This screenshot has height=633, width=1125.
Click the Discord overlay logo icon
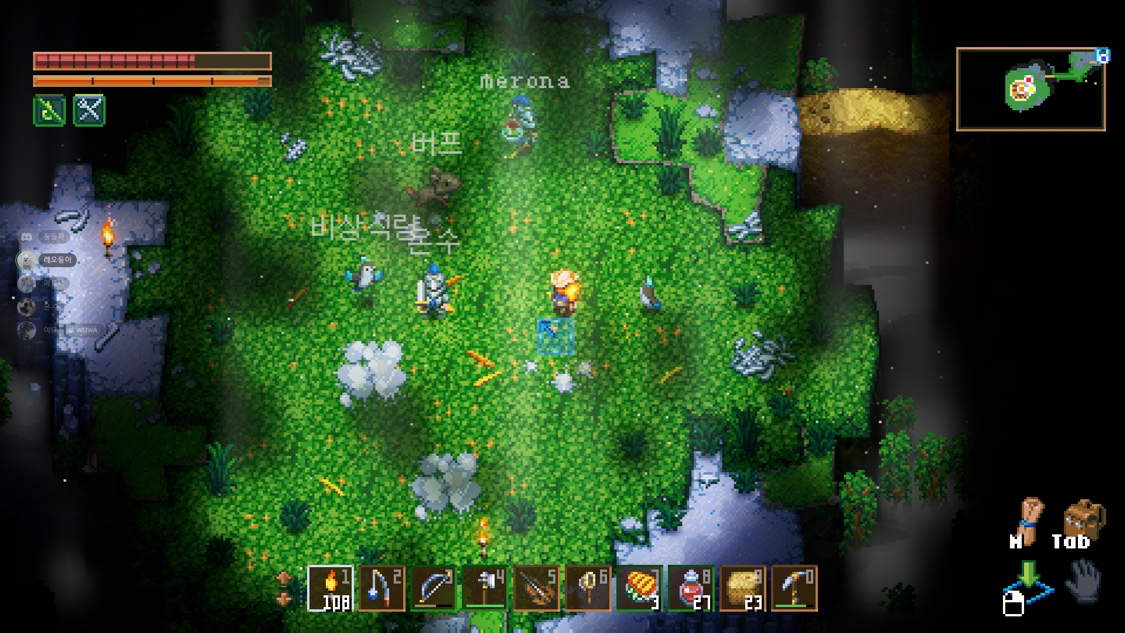click(x=27, y=237)
